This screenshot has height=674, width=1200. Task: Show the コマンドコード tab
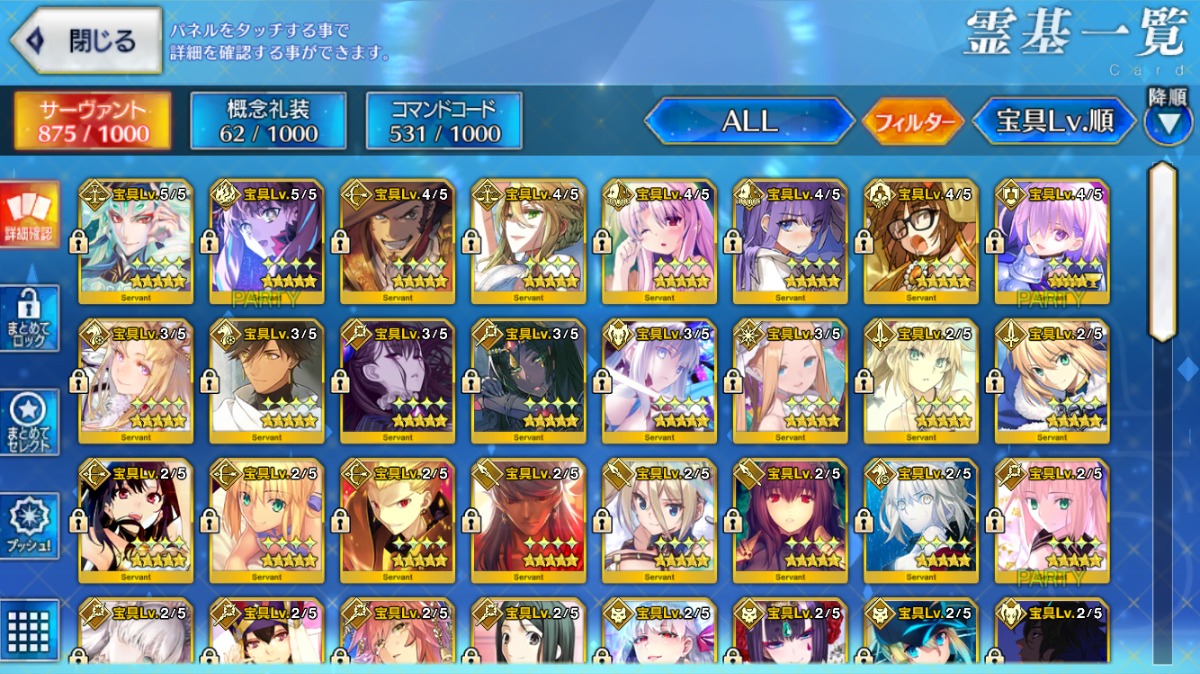[444, 122]
